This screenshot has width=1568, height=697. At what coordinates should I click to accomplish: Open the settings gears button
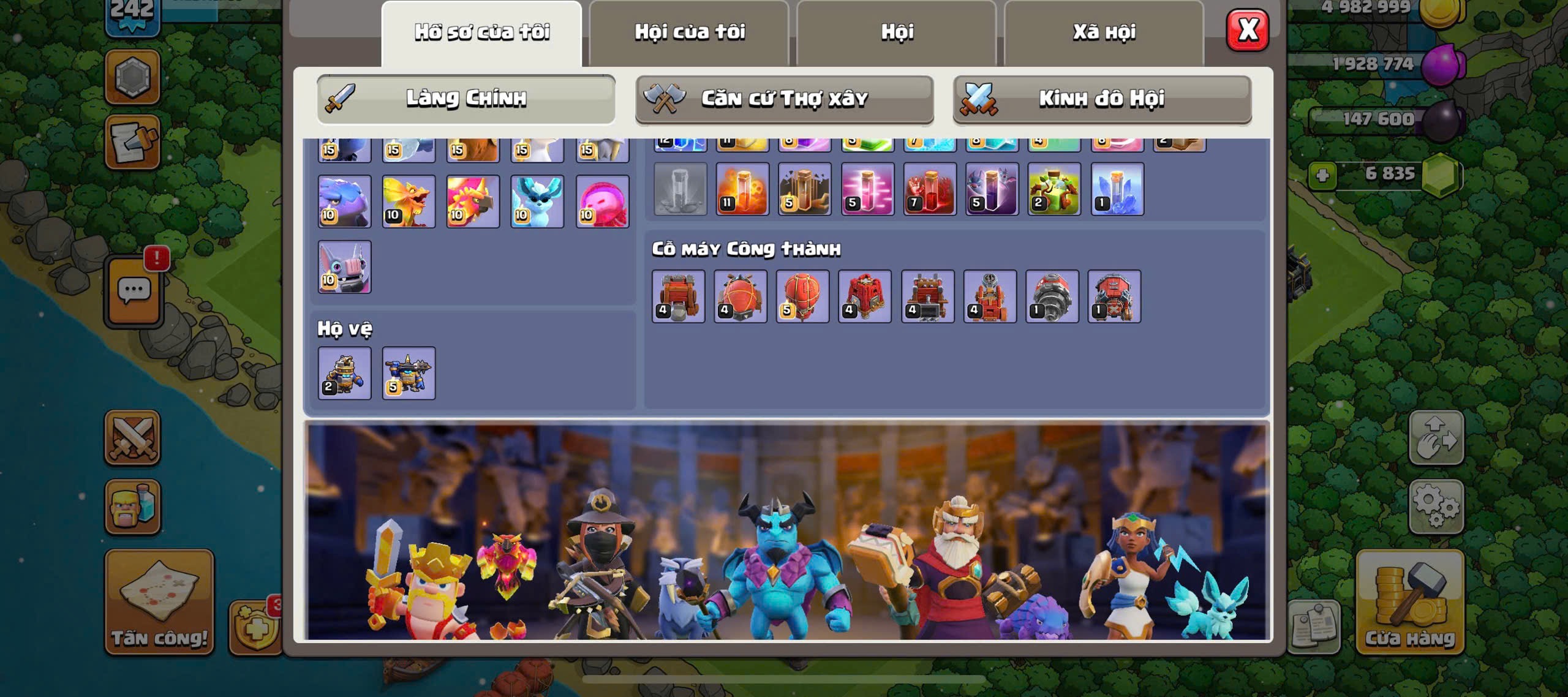(1436, 506)
